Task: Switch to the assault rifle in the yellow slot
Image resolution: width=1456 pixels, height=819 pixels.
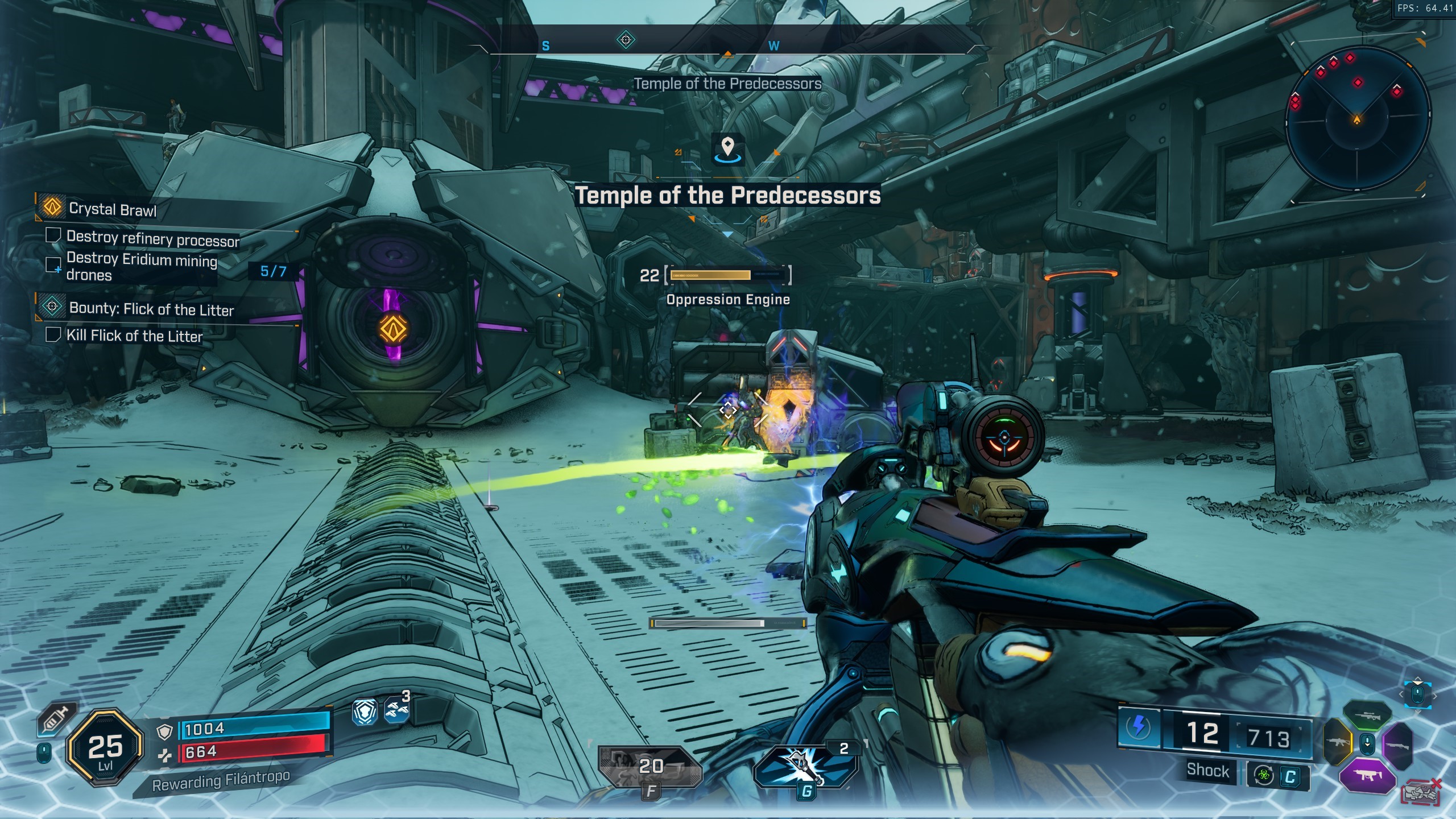Action: 1338,742
